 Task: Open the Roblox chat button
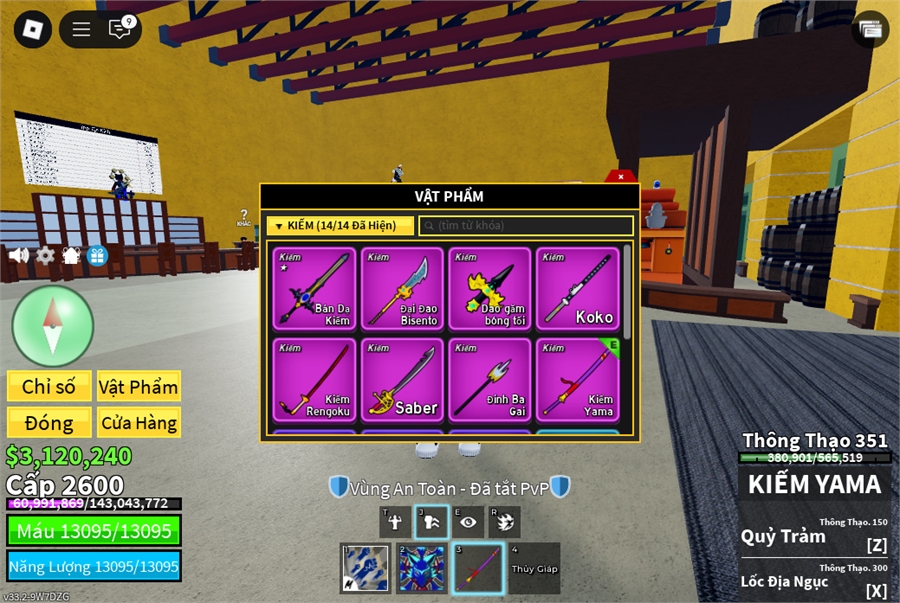(x=120, y=29)
